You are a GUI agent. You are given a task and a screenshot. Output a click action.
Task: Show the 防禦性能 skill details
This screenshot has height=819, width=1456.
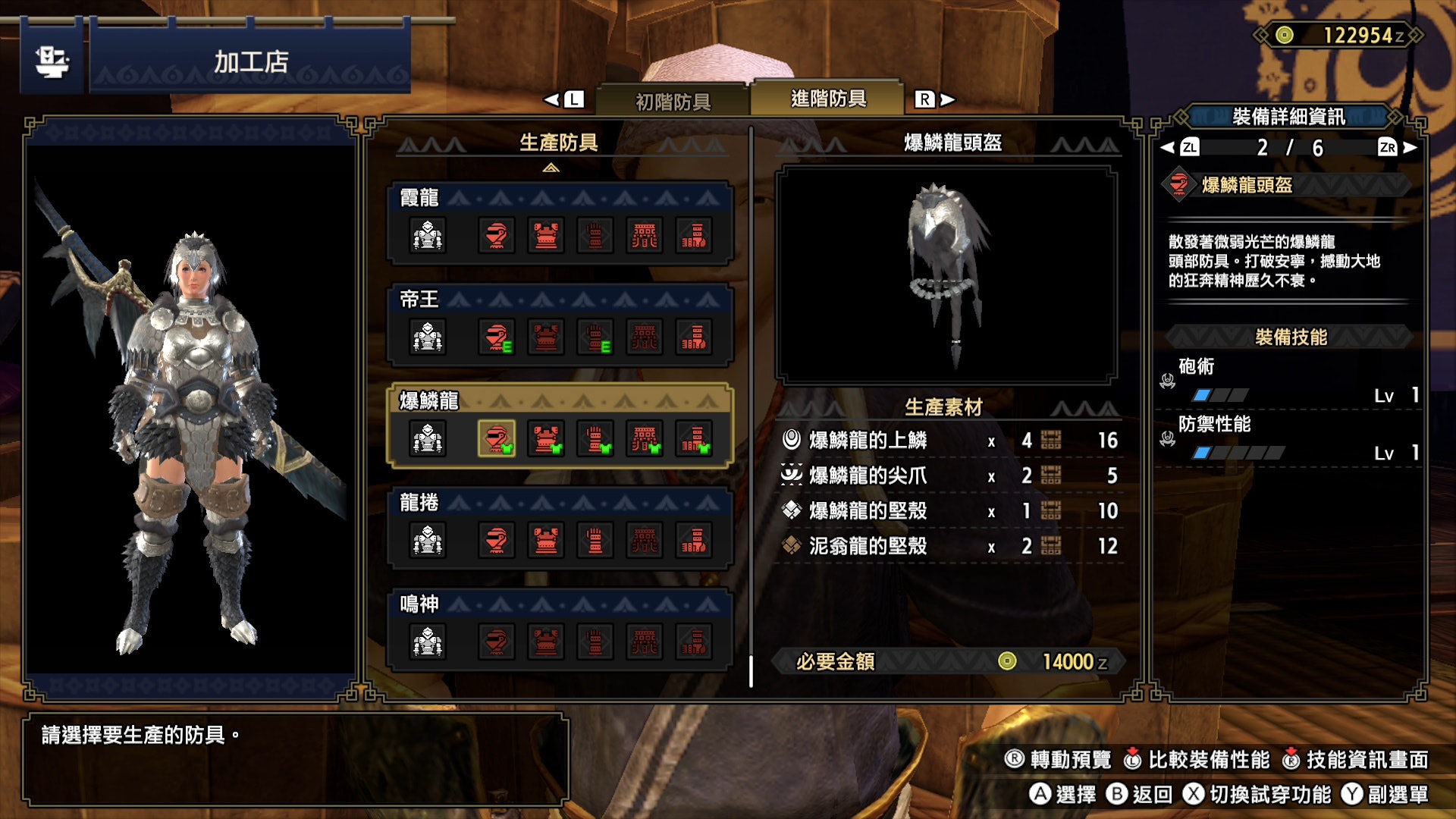(x=1289, y=438)
